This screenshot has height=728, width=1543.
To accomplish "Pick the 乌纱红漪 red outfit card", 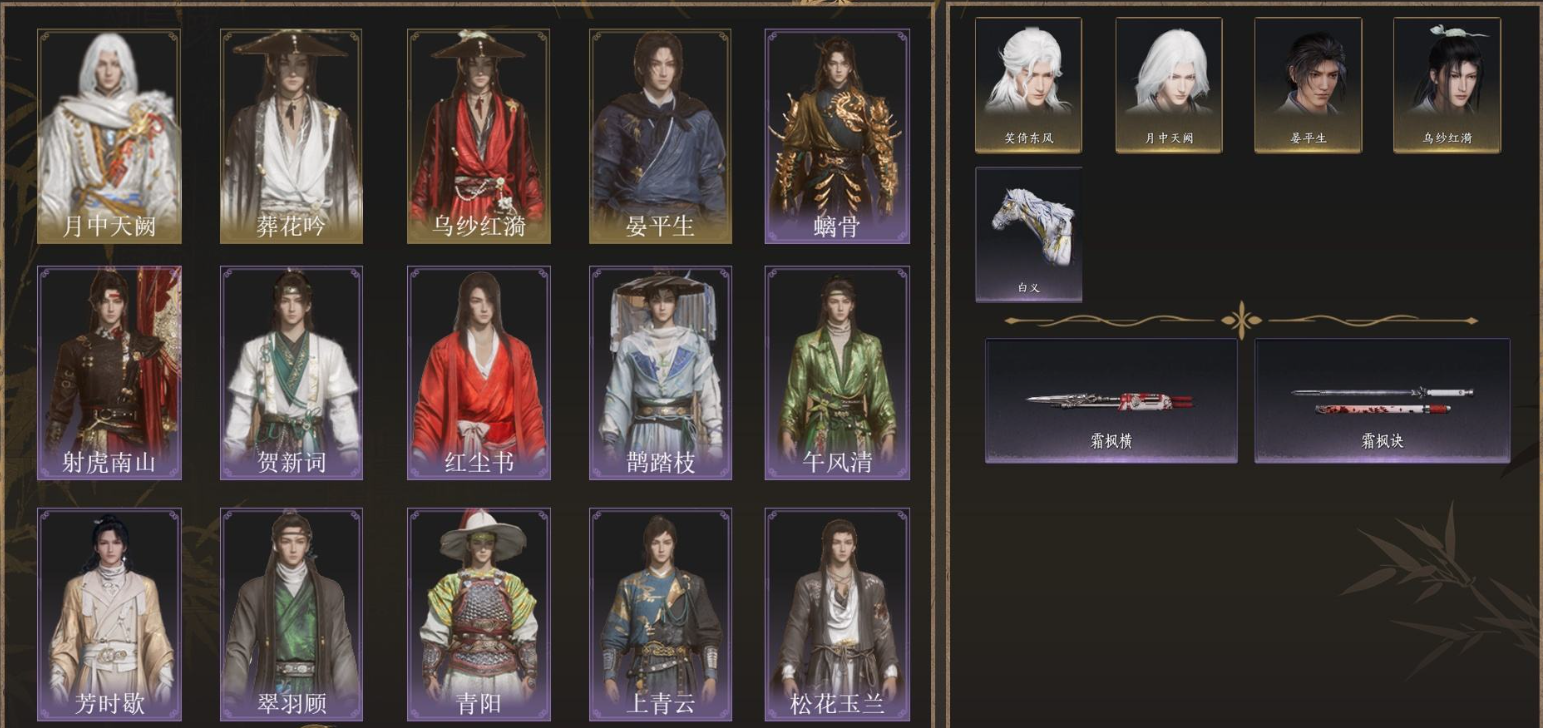I will (x=477, y=136).
